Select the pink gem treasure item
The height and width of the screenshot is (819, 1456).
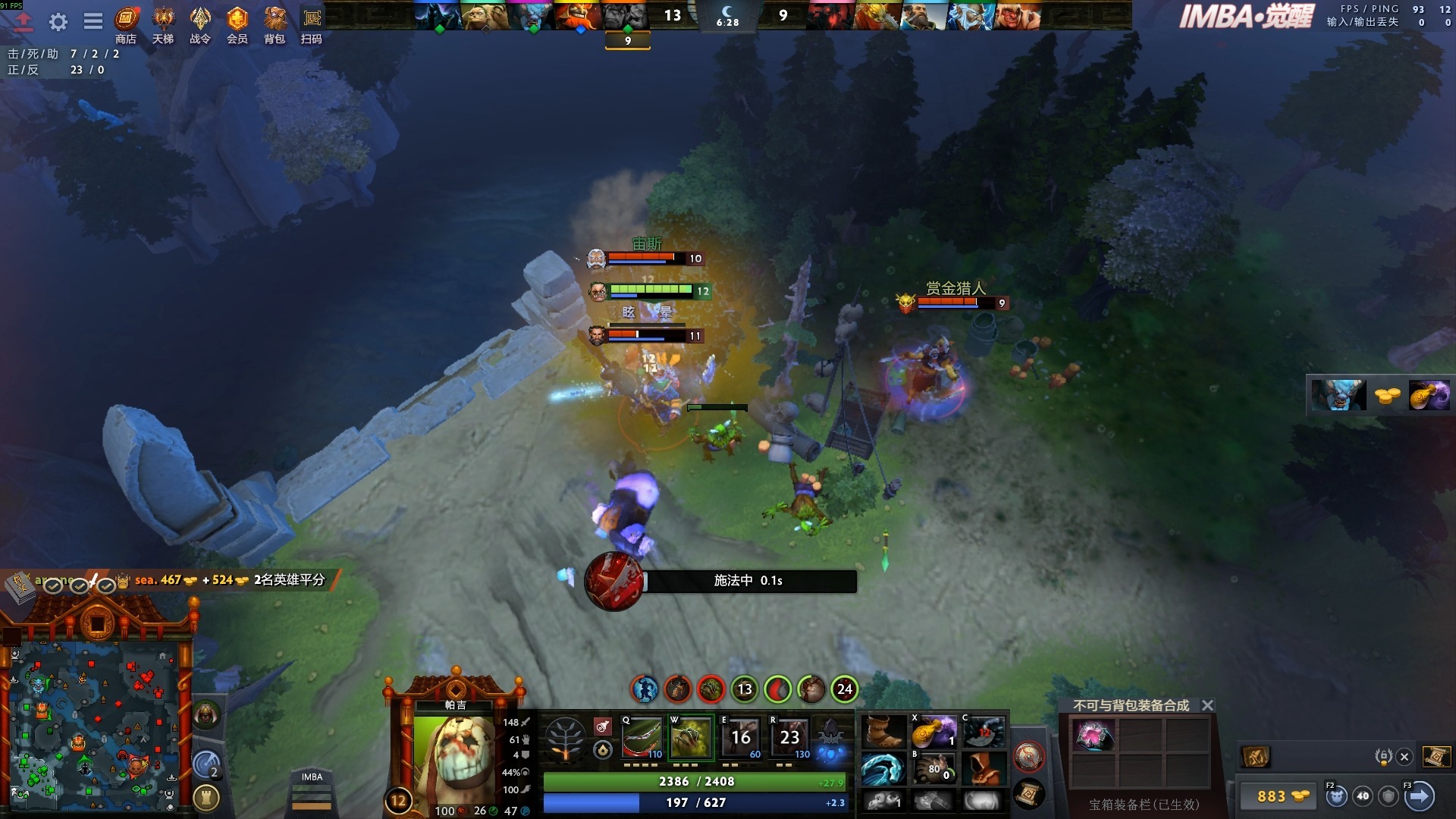coord(1093,736)
